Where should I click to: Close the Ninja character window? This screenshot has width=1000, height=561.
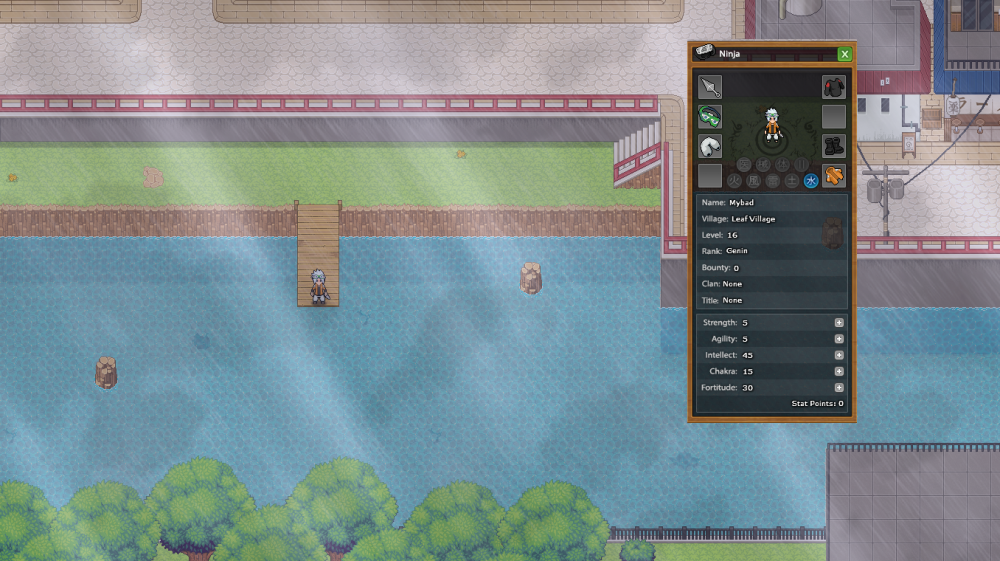coord(845,54)
